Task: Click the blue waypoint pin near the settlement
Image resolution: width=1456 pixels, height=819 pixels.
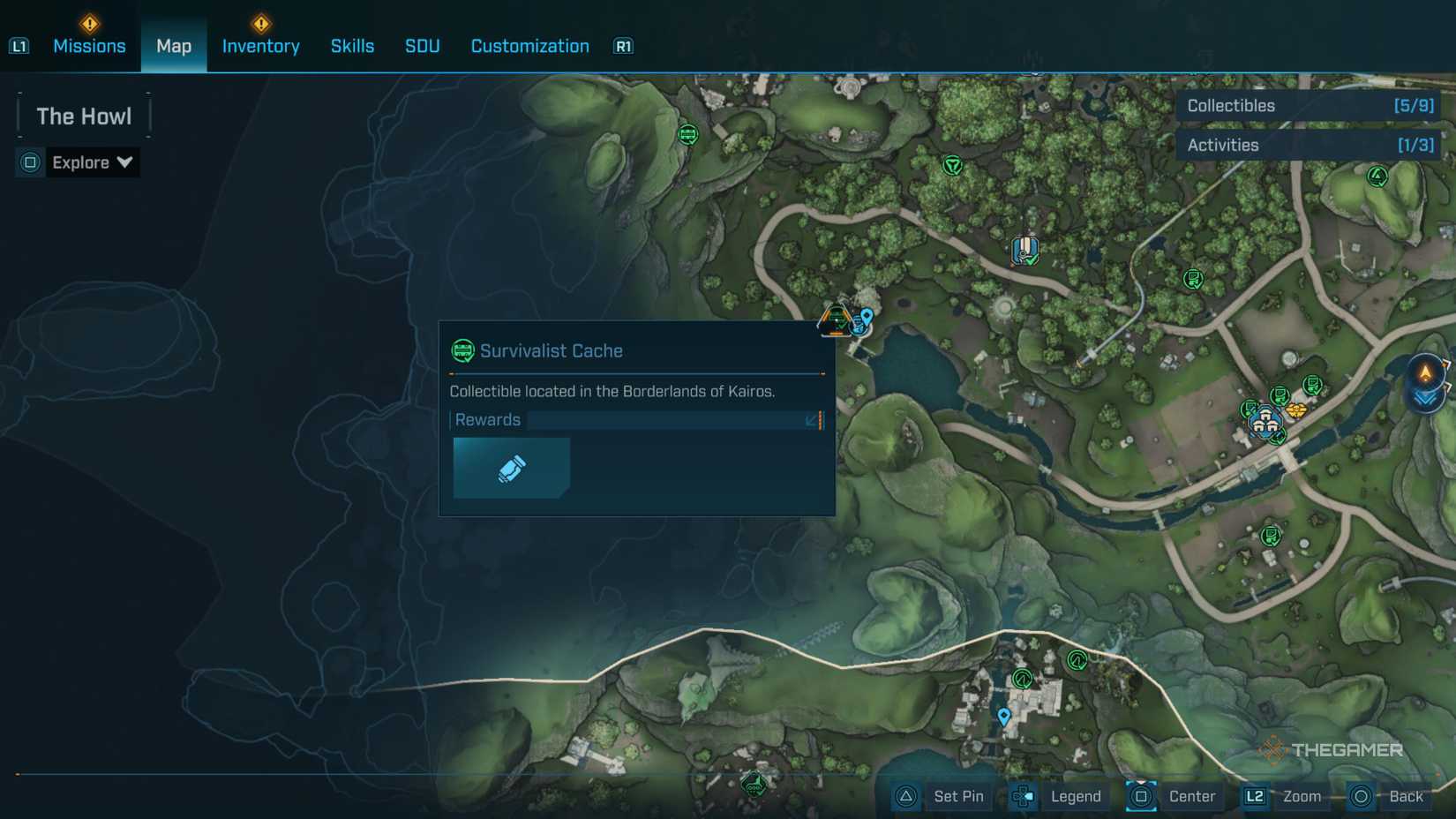Action: [1003, 716]
